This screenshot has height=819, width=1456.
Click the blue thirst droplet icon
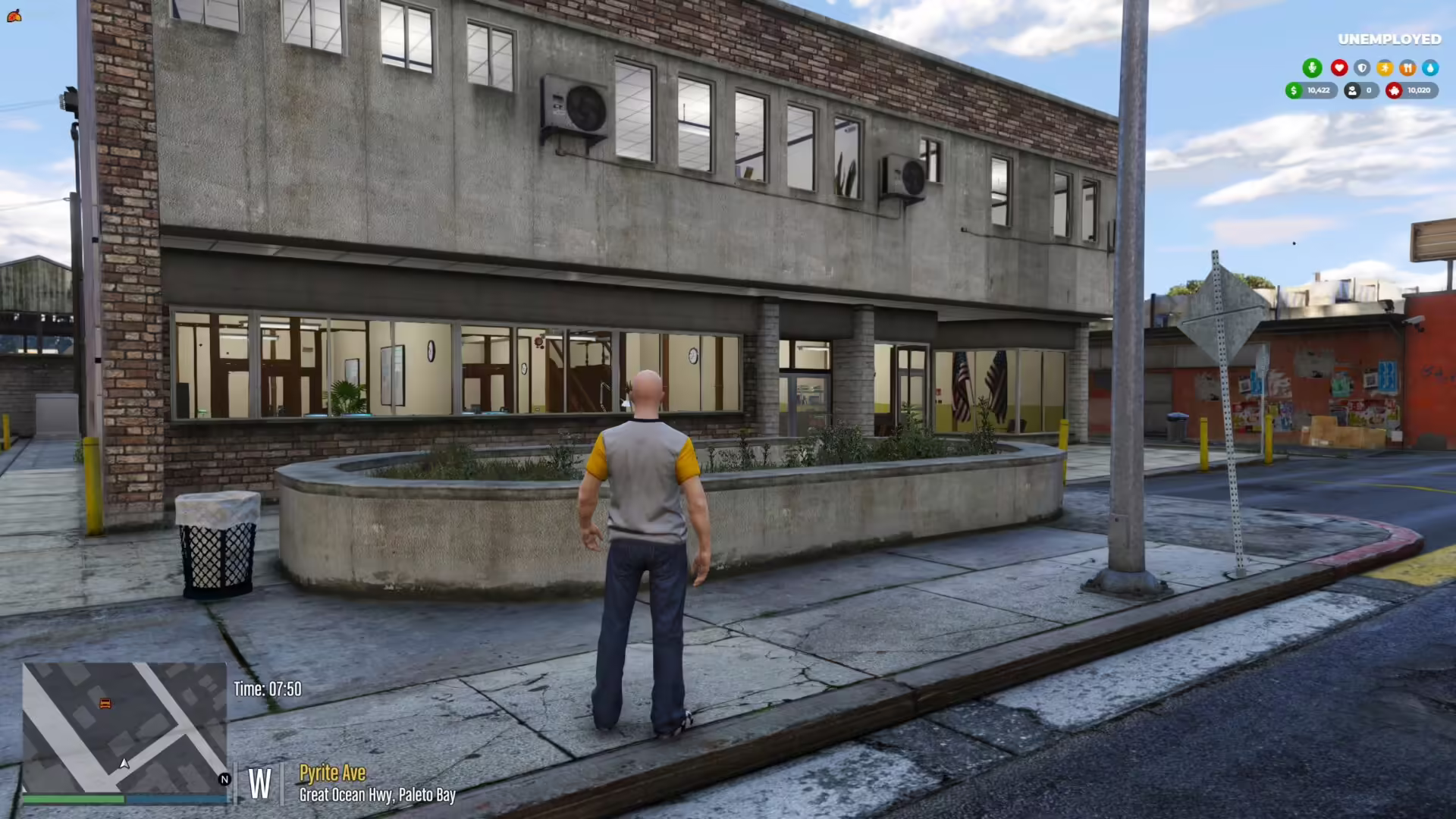[1429, 67]
